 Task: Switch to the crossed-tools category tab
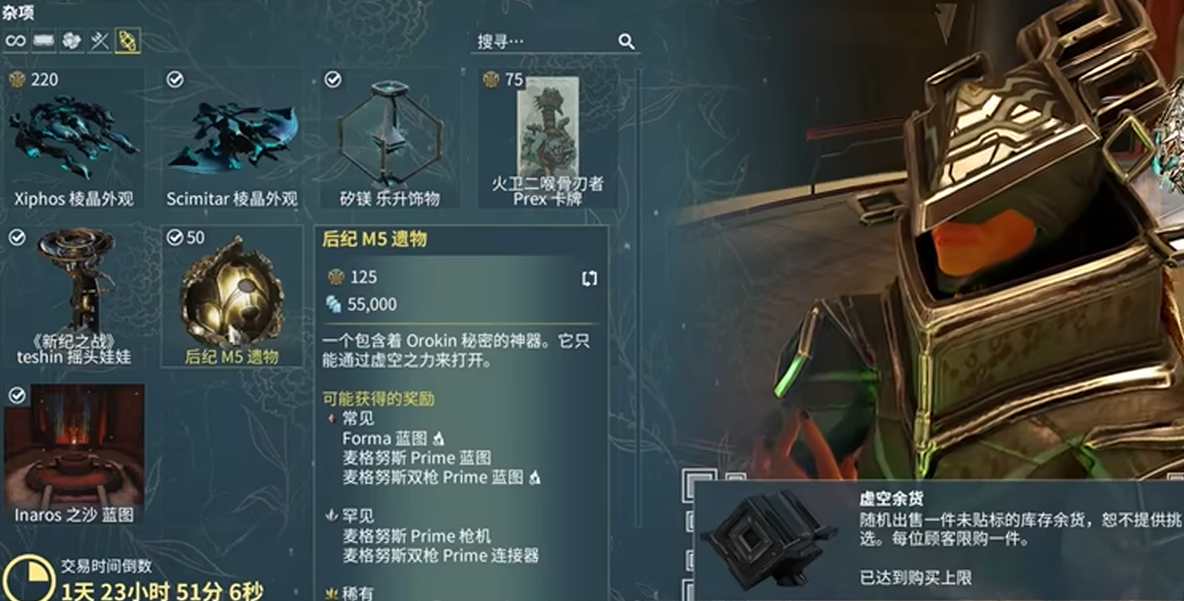point(99,41)
